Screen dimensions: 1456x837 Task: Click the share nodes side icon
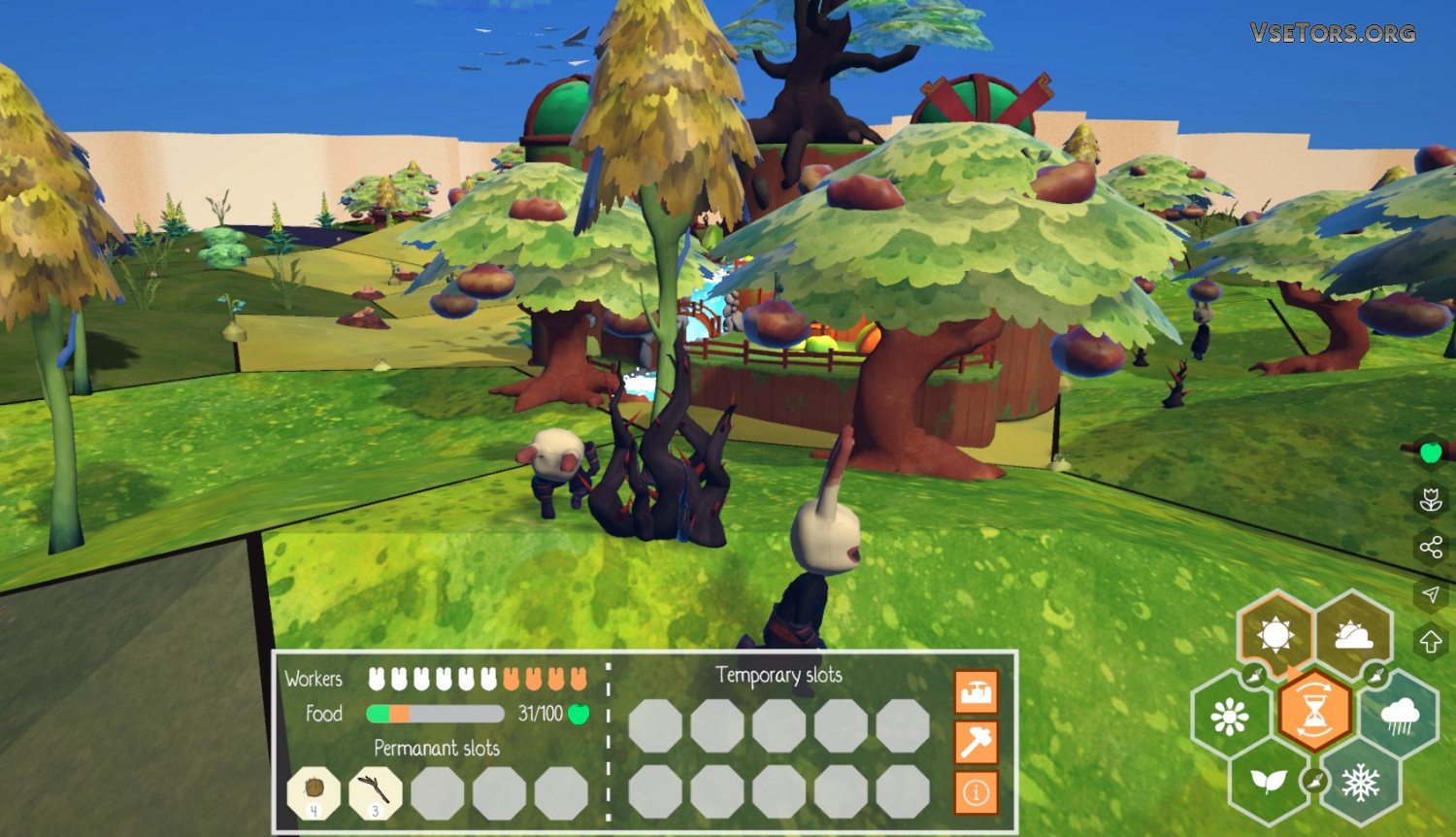(1430, 548)
